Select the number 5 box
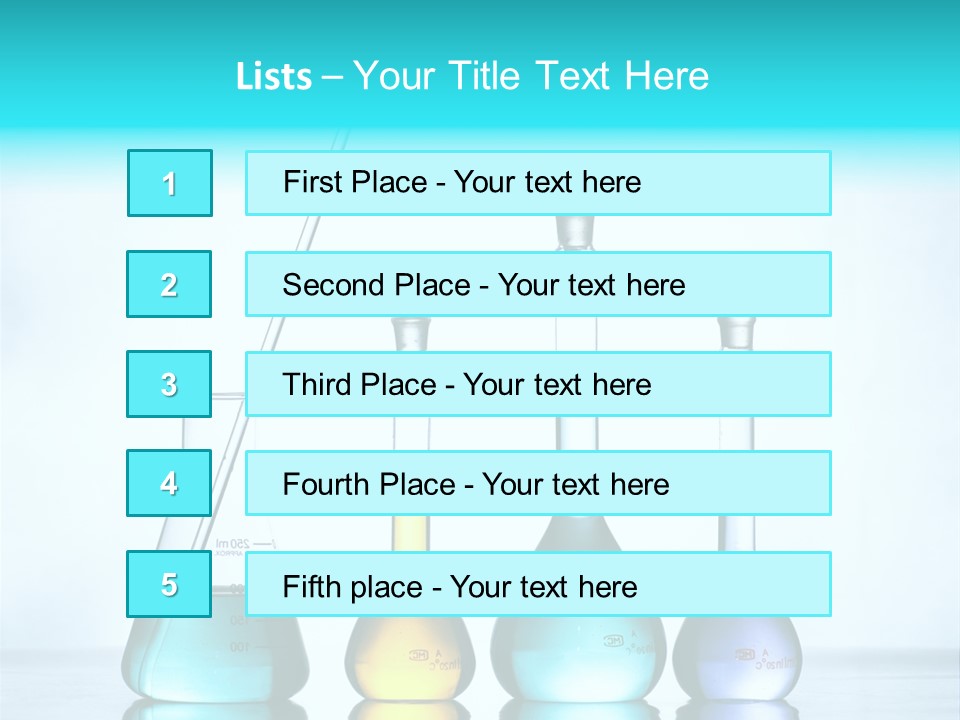The image size is (960, 720). (x=170, y=584)
